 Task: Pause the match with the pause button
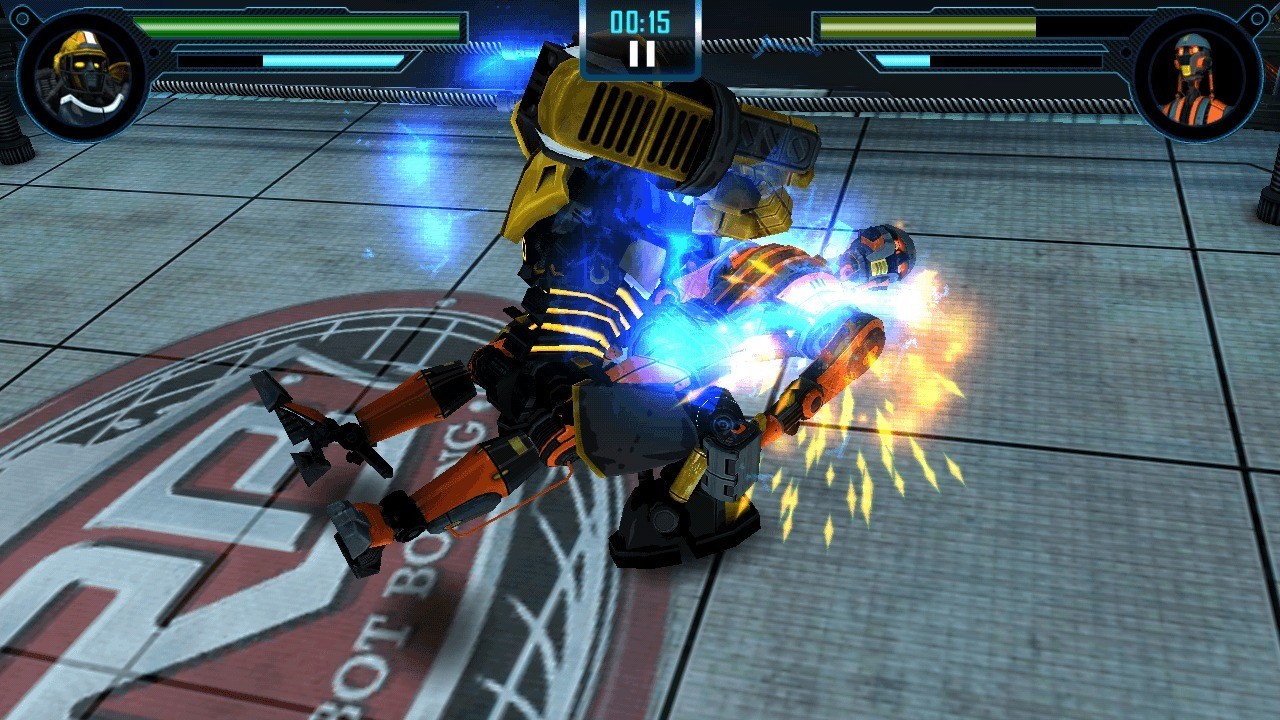[x=641, y=54]
